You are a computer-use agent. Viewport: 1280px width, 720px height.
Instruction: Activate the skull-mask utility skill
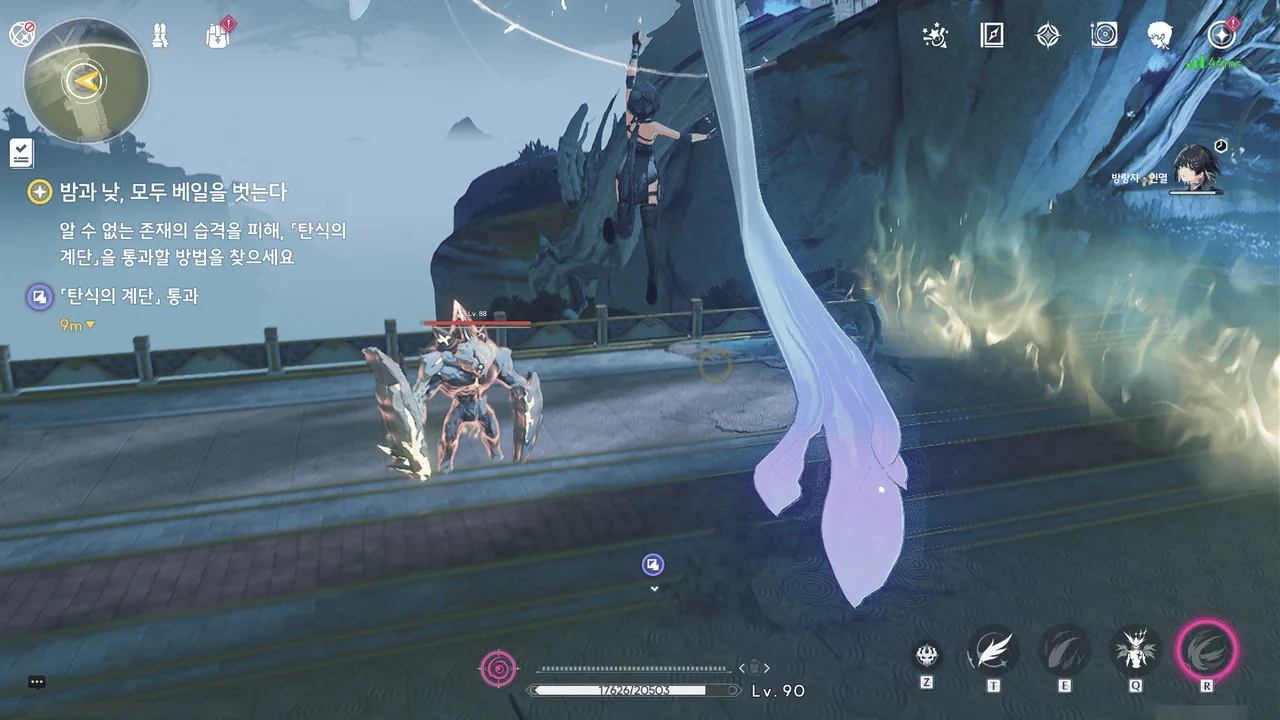(x=928, y=655)
